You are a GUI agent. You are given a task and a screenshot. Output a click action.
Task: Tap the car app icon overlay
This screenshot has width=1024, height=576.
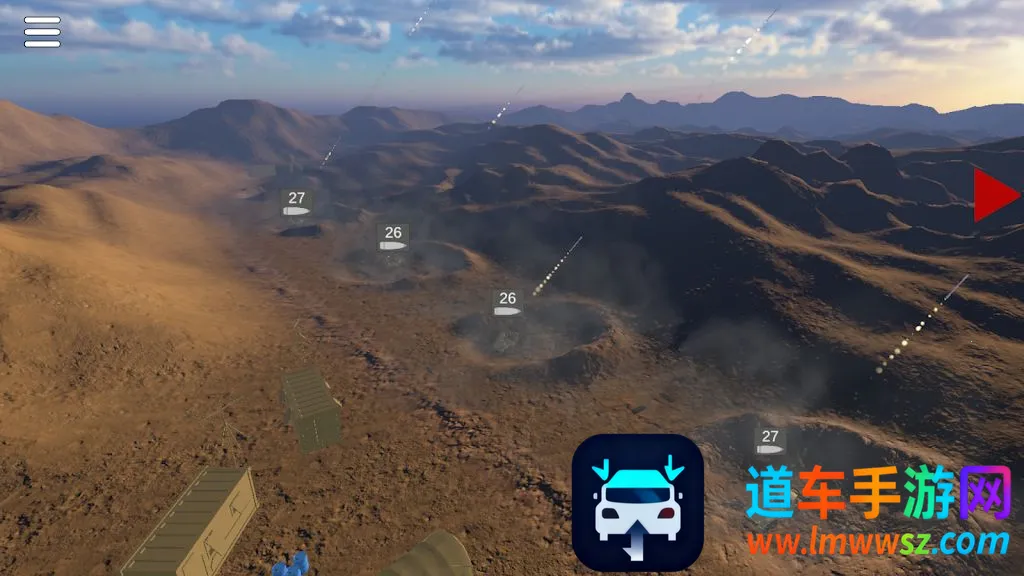point(638,502)
